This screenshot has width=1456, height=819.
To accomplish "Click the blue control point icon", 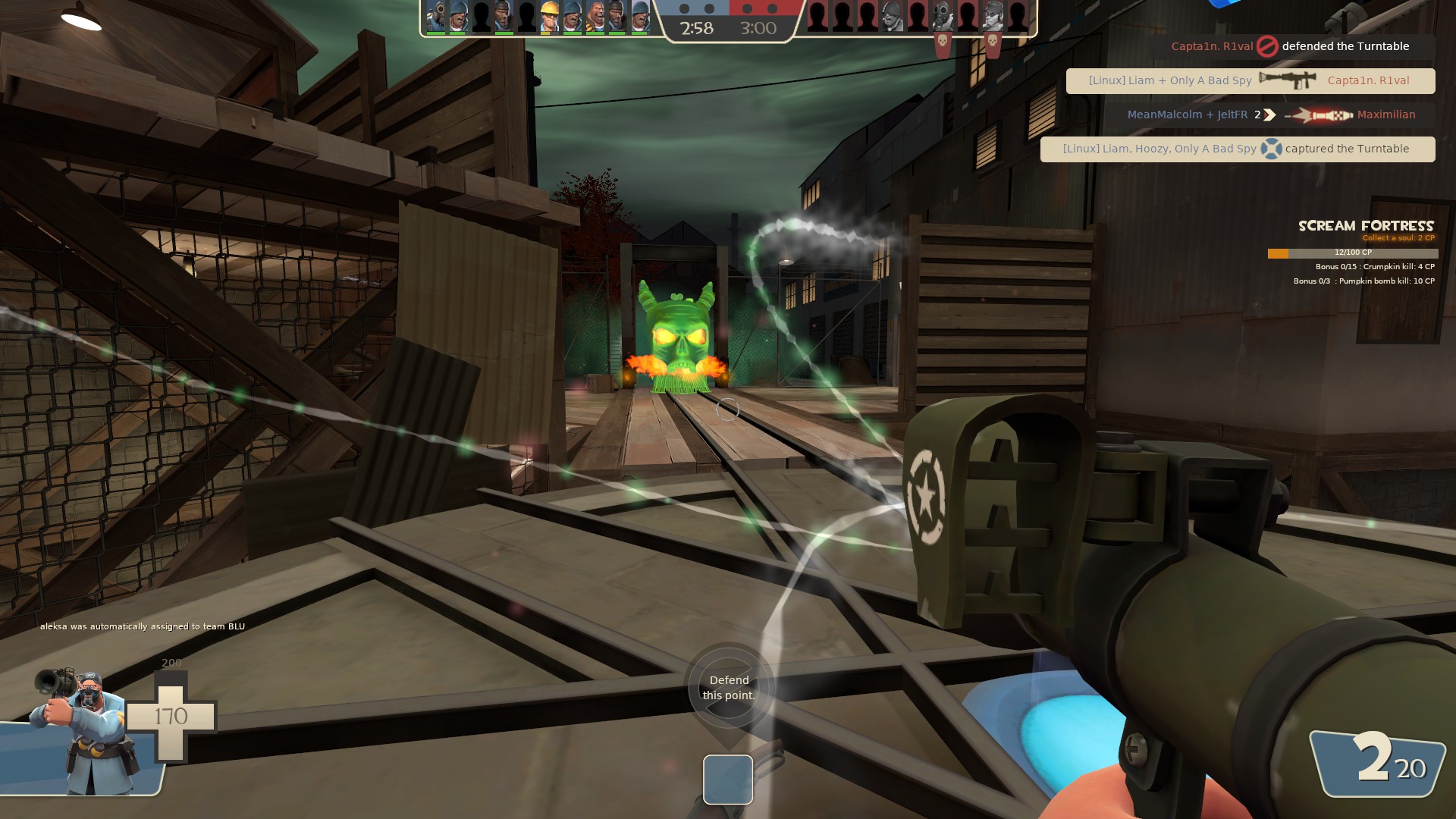I will [x=727, y=780].
